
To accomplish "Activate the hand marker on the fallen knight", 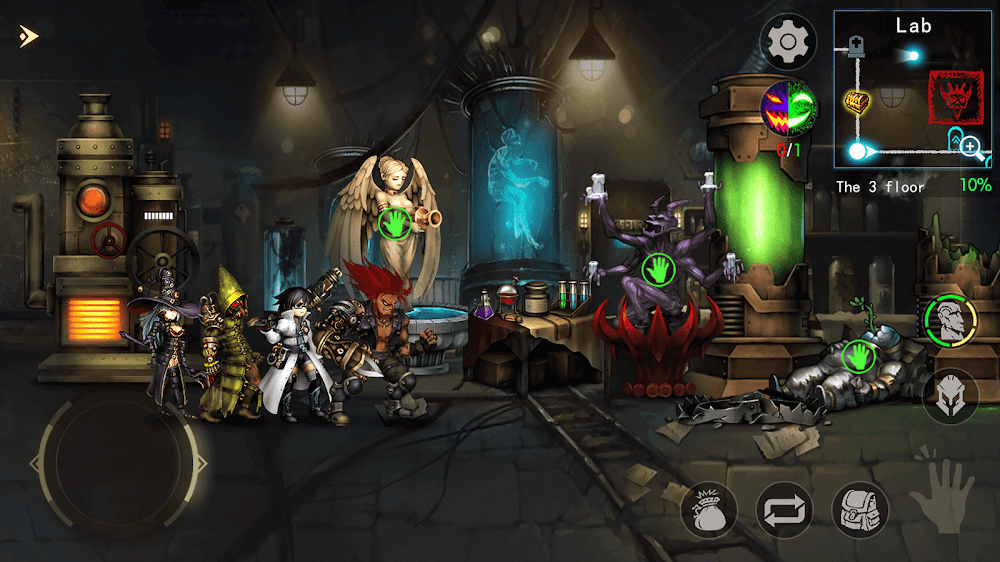I will click(857, 355).
